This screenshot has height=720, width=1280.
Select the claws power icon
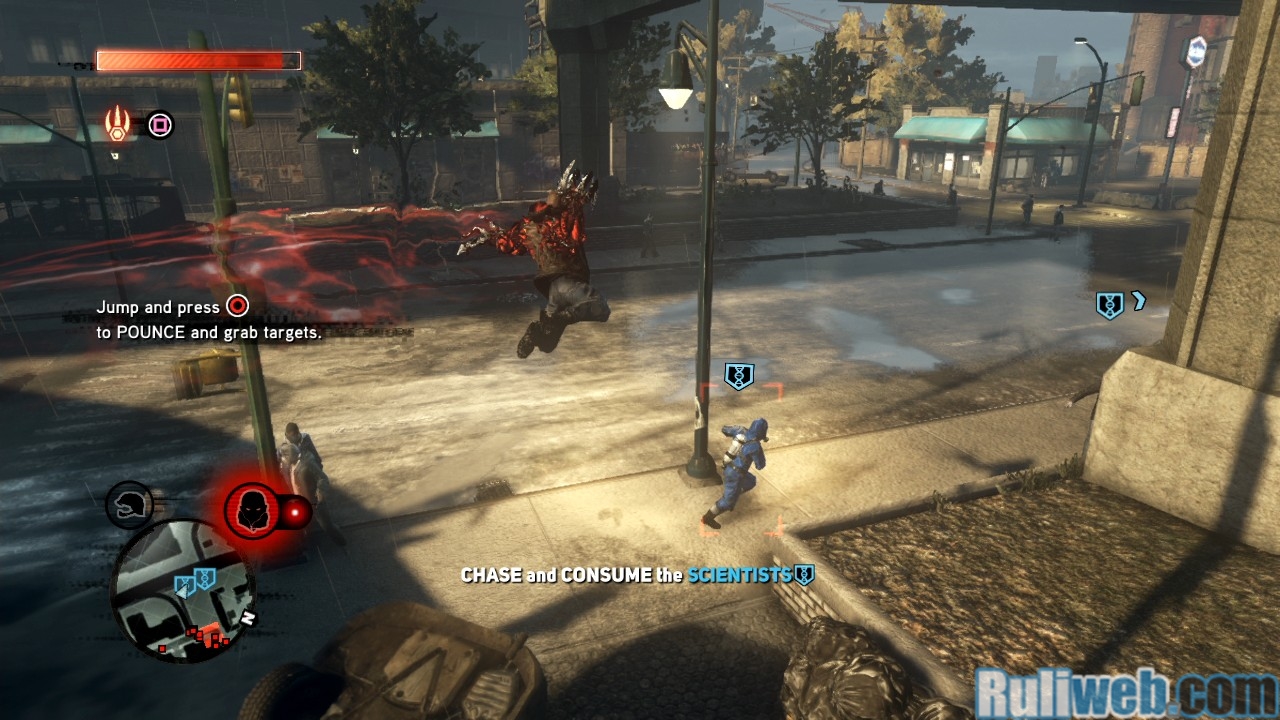(118, 124)
